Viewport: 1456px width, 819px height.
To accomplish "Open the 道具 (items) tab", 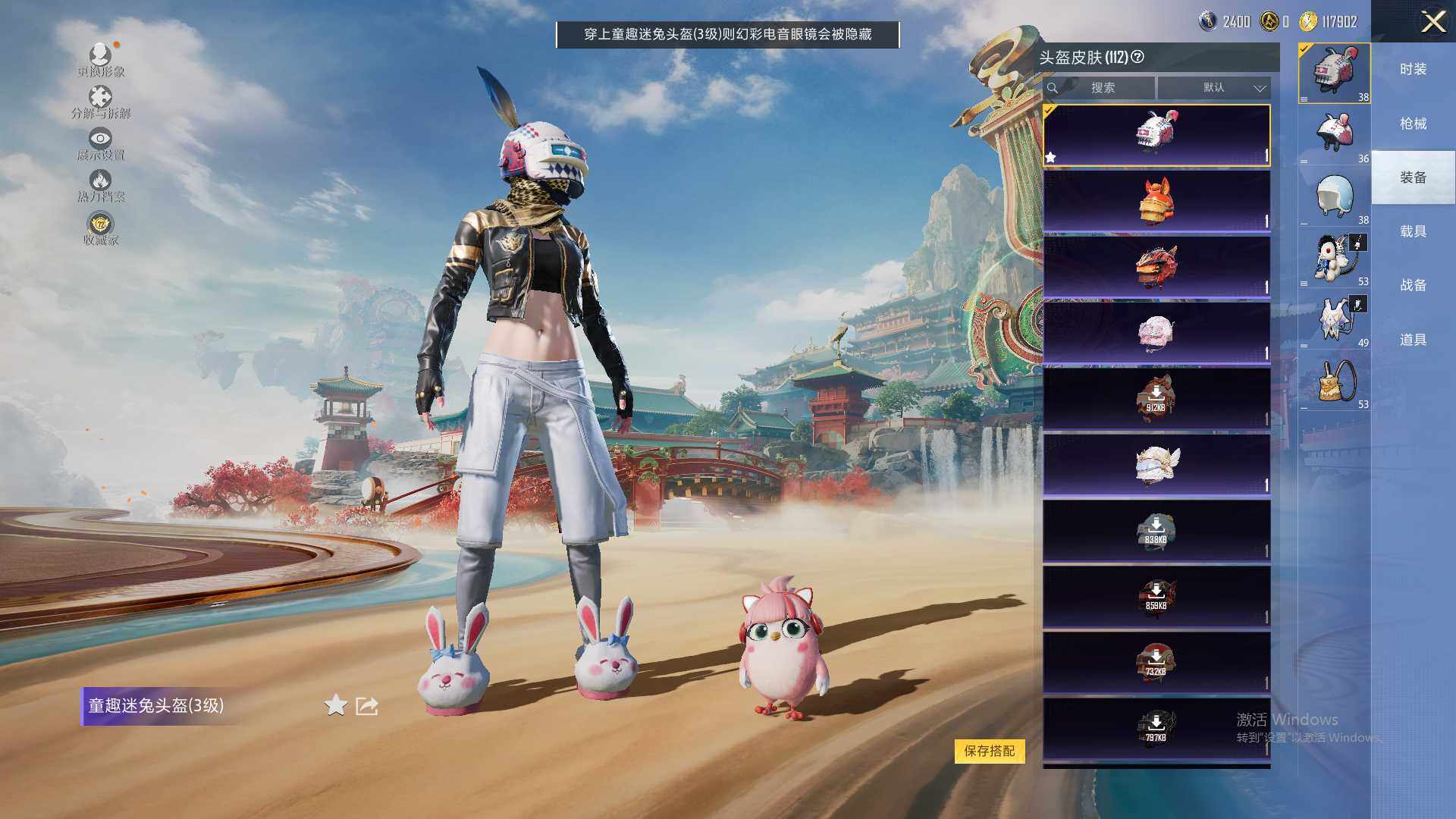I will pos(1413,340).
